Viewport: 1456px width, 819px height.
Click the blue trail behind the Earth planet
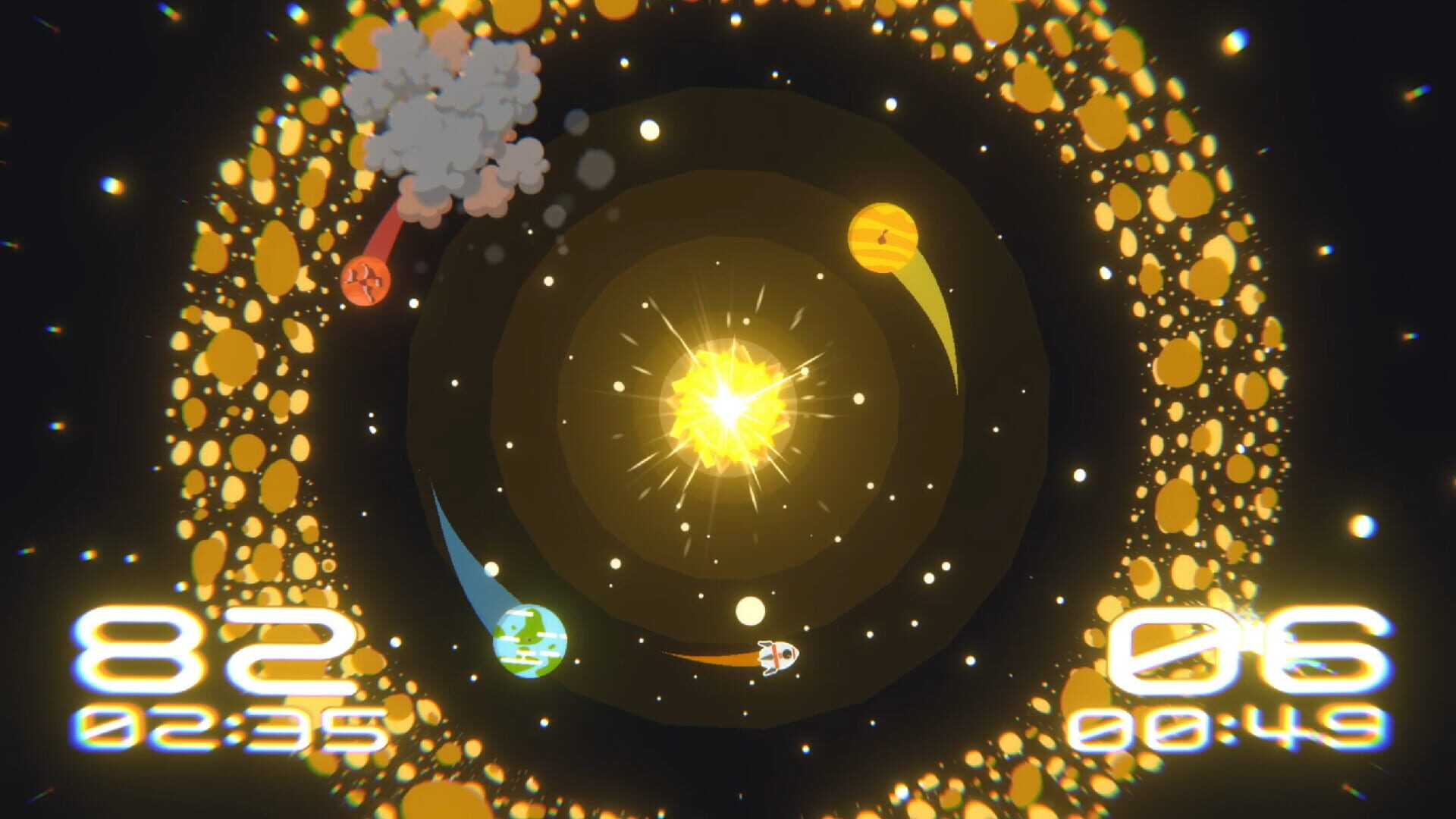point(466,554)
